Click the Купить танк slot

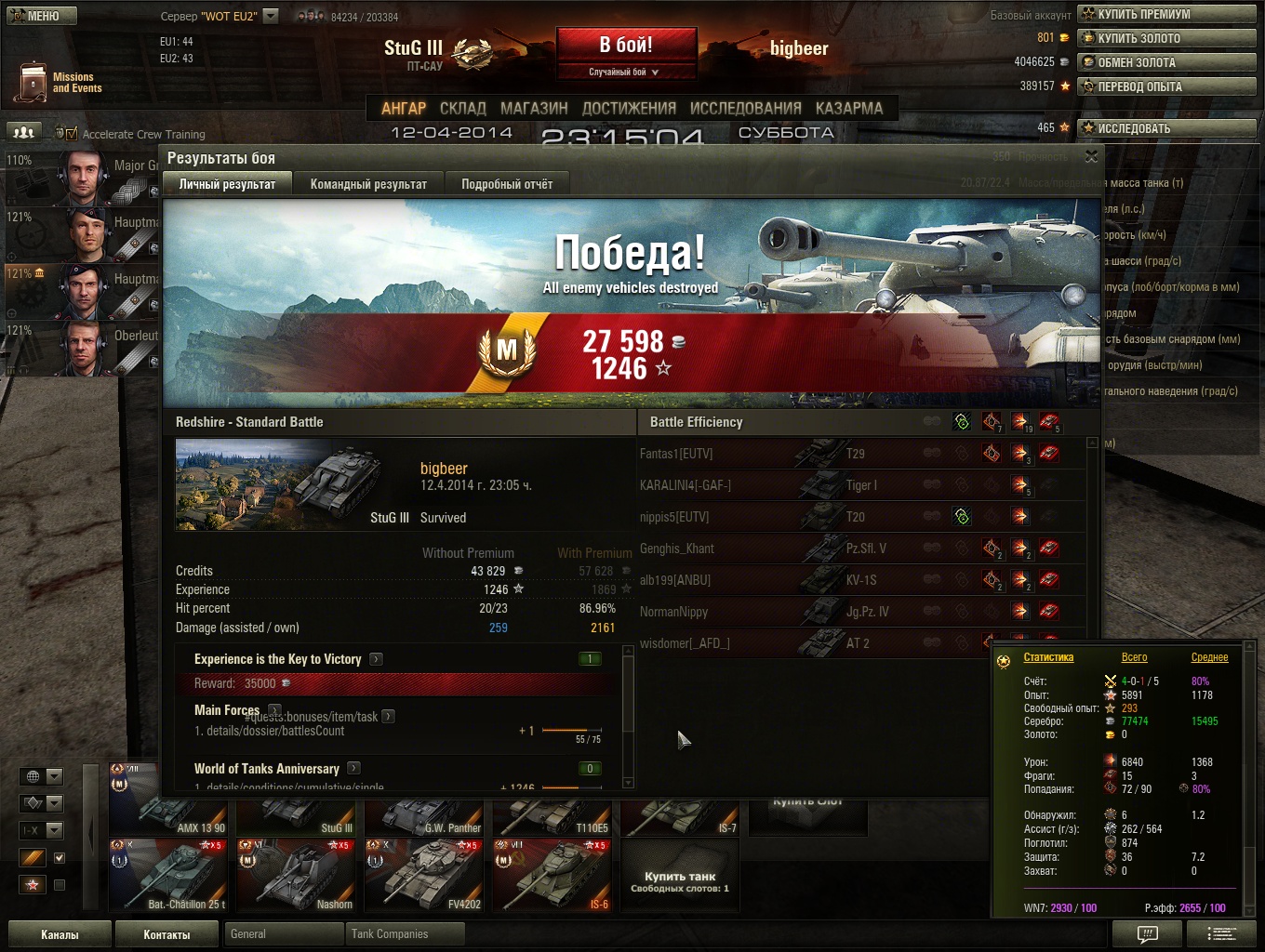click(x=680, y=879)
